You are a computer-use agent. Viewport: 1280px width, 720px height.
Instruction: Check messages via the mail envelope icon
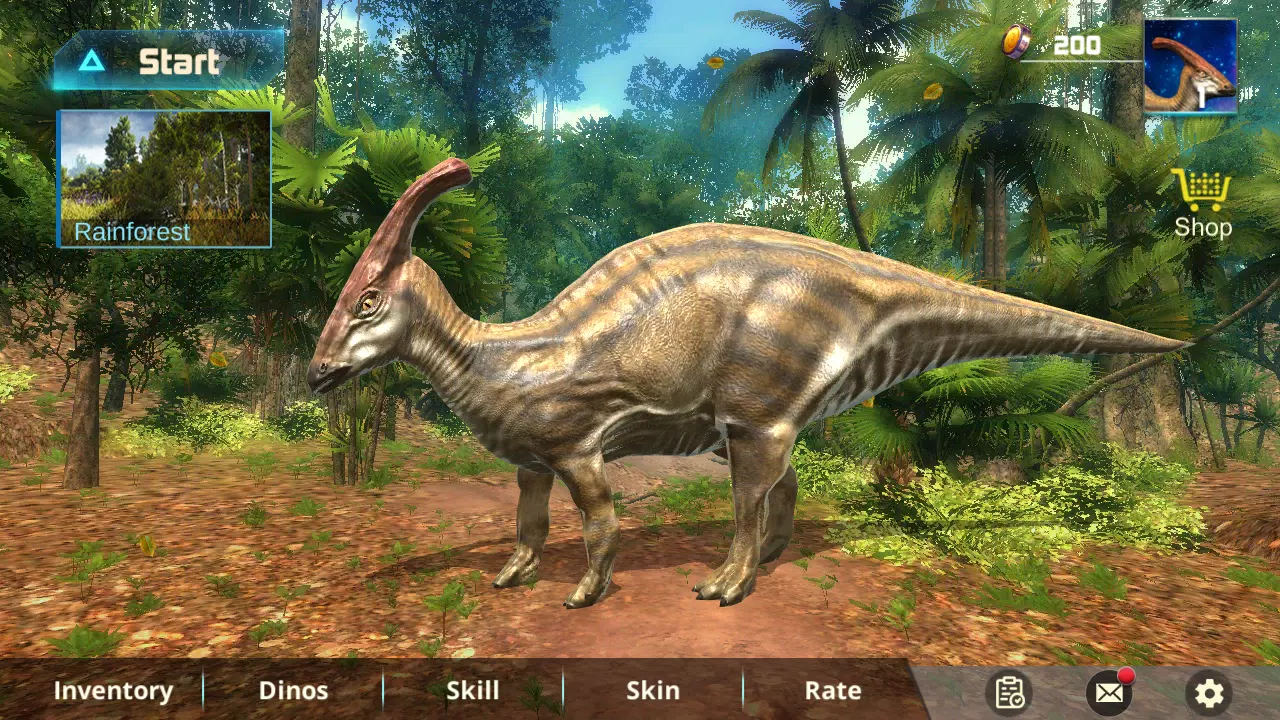(1109, 692)
